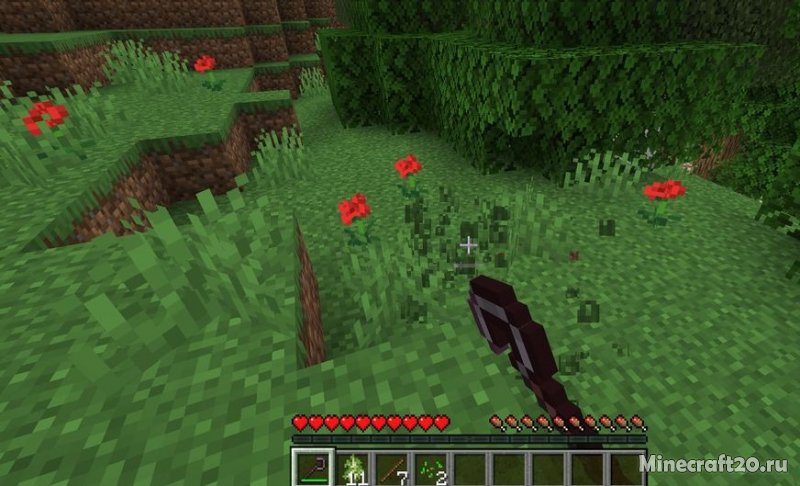Select the plant fiber stack of 11
The width and height of the screenshot is (800, 486).
pos(351,467)
